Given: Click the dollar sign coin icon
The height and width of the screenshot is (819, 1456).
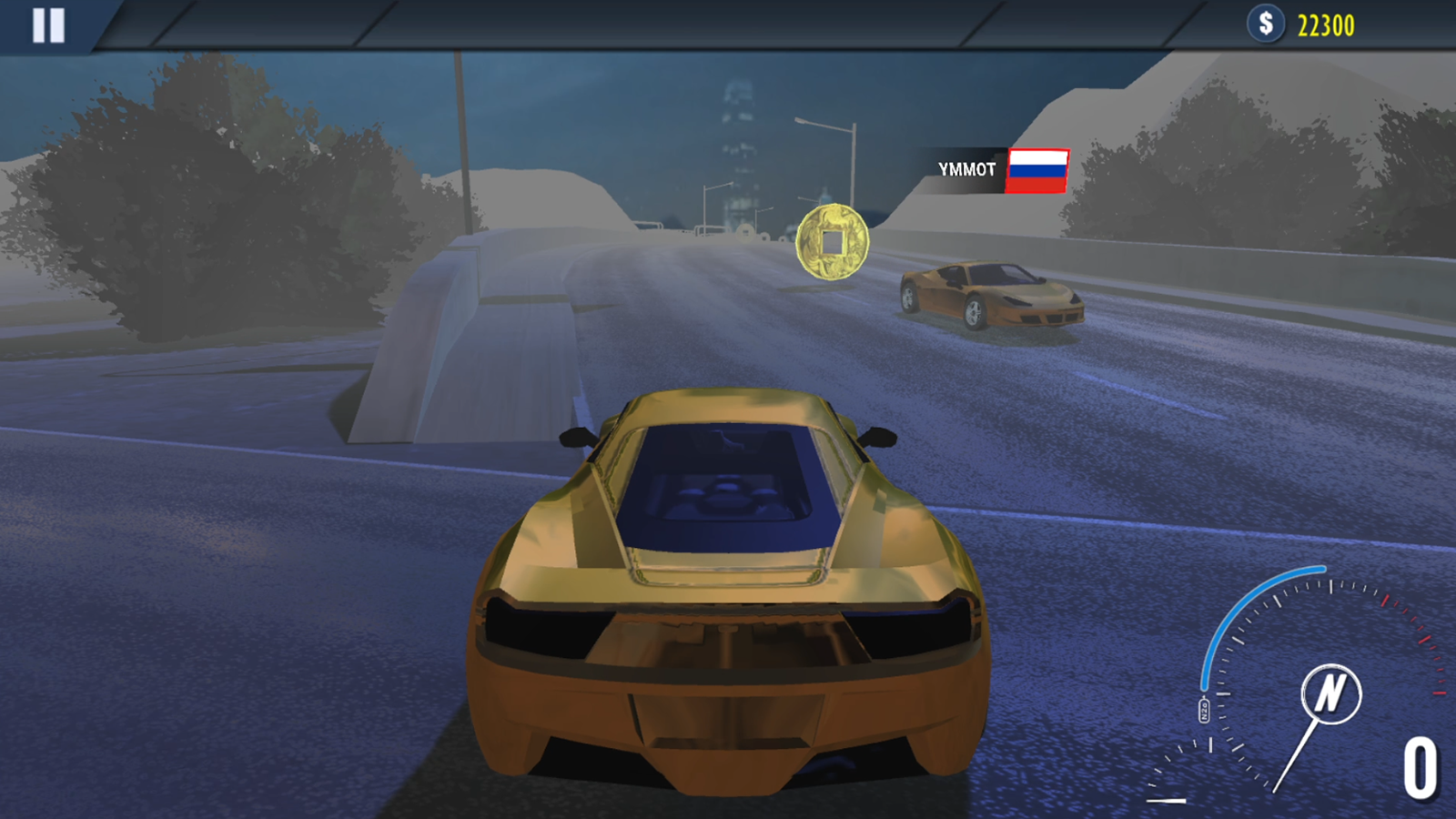Looking at the screenshot, I should 1265,24.
